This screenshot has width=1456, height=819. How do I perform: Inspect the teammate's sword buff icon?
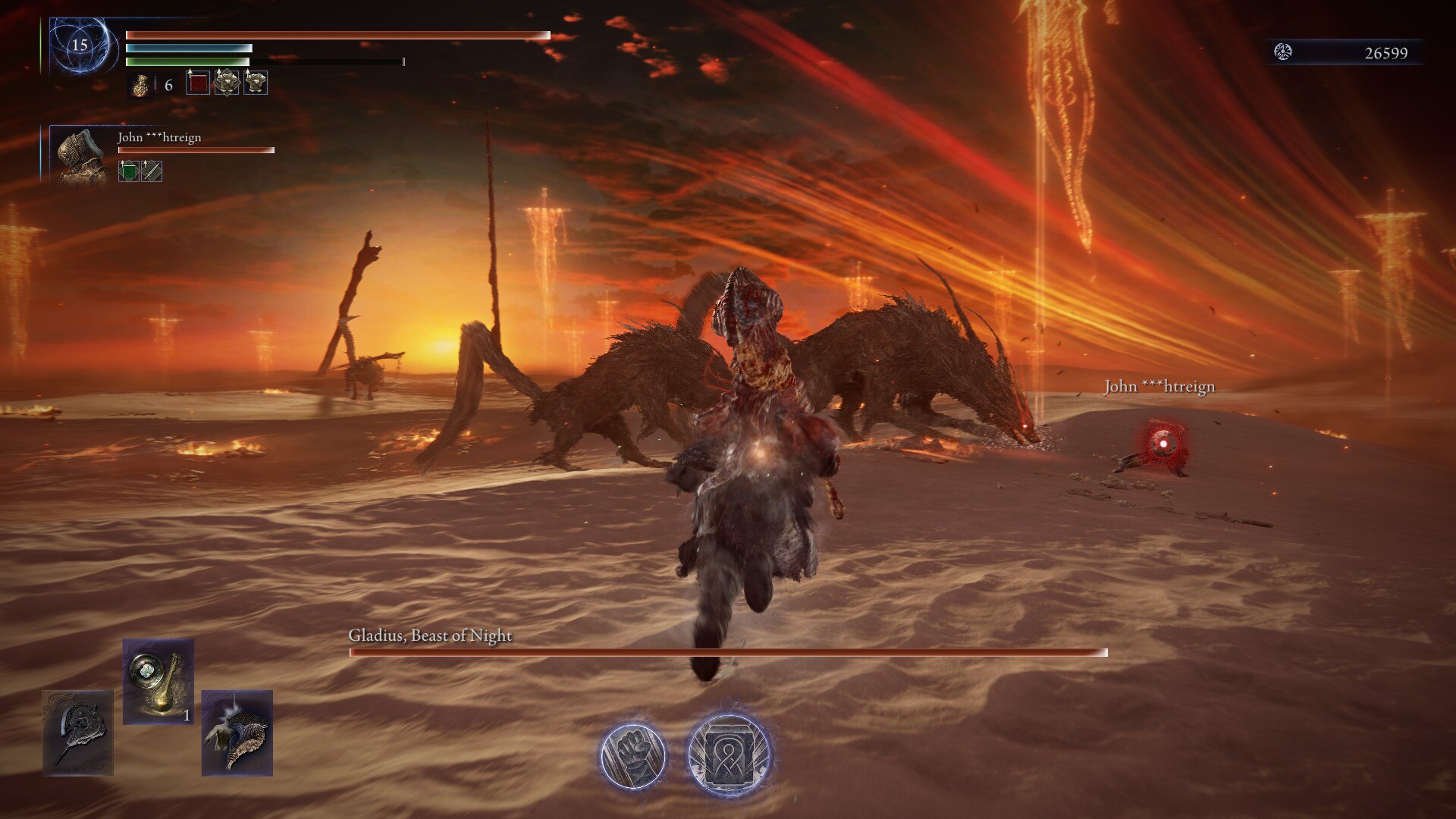pos(152,171)
